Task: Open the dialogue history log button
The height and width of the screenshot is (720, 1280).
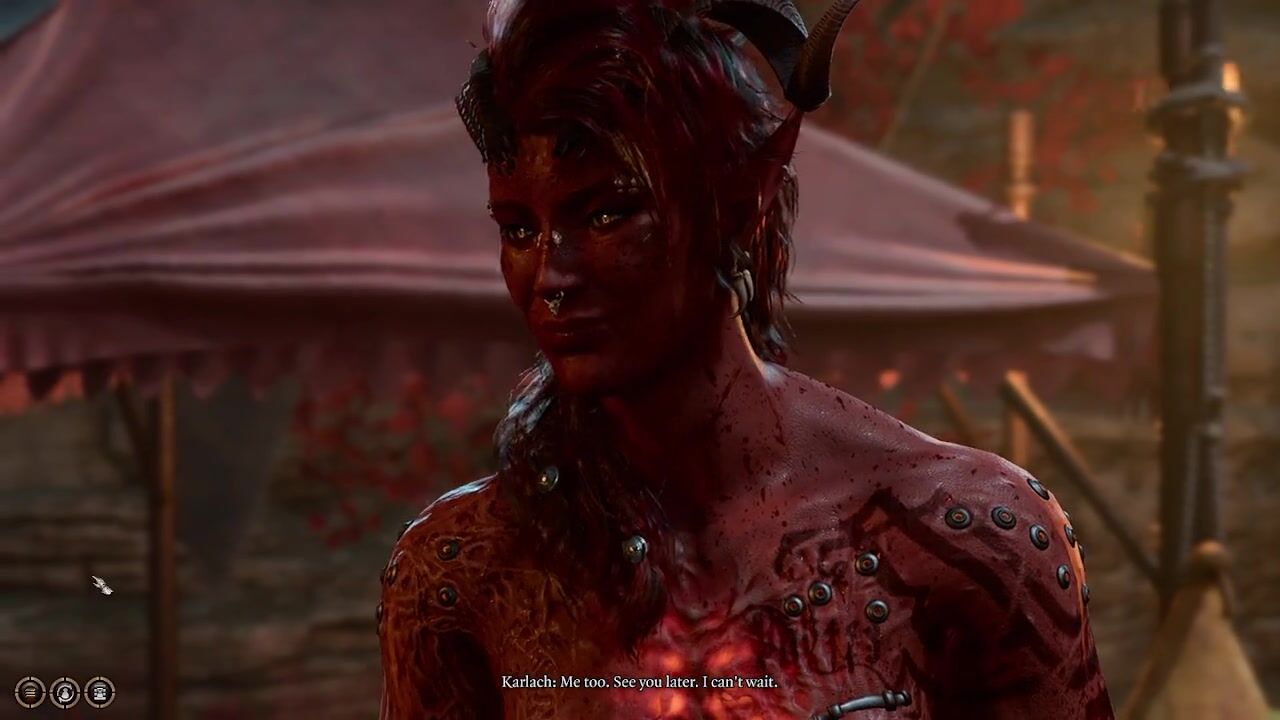Action: coord(30,692)
